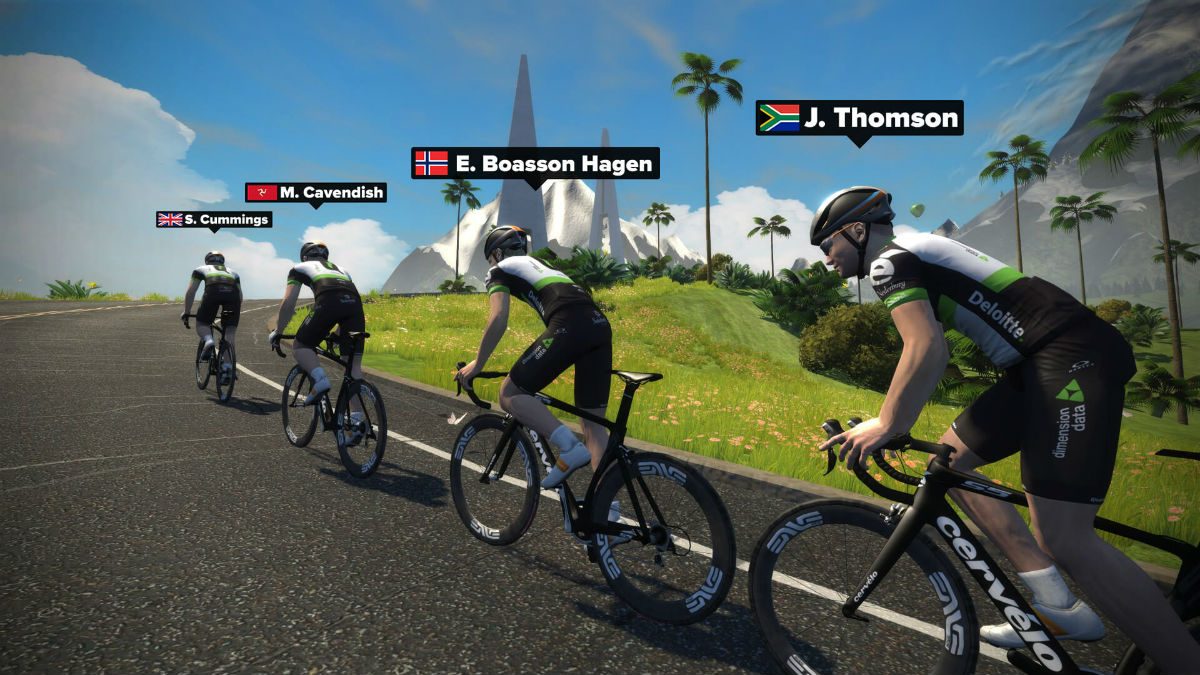1200x675 pixels.
Task: Select the J. Thomson rider name tag
Action: pos(859,118)
